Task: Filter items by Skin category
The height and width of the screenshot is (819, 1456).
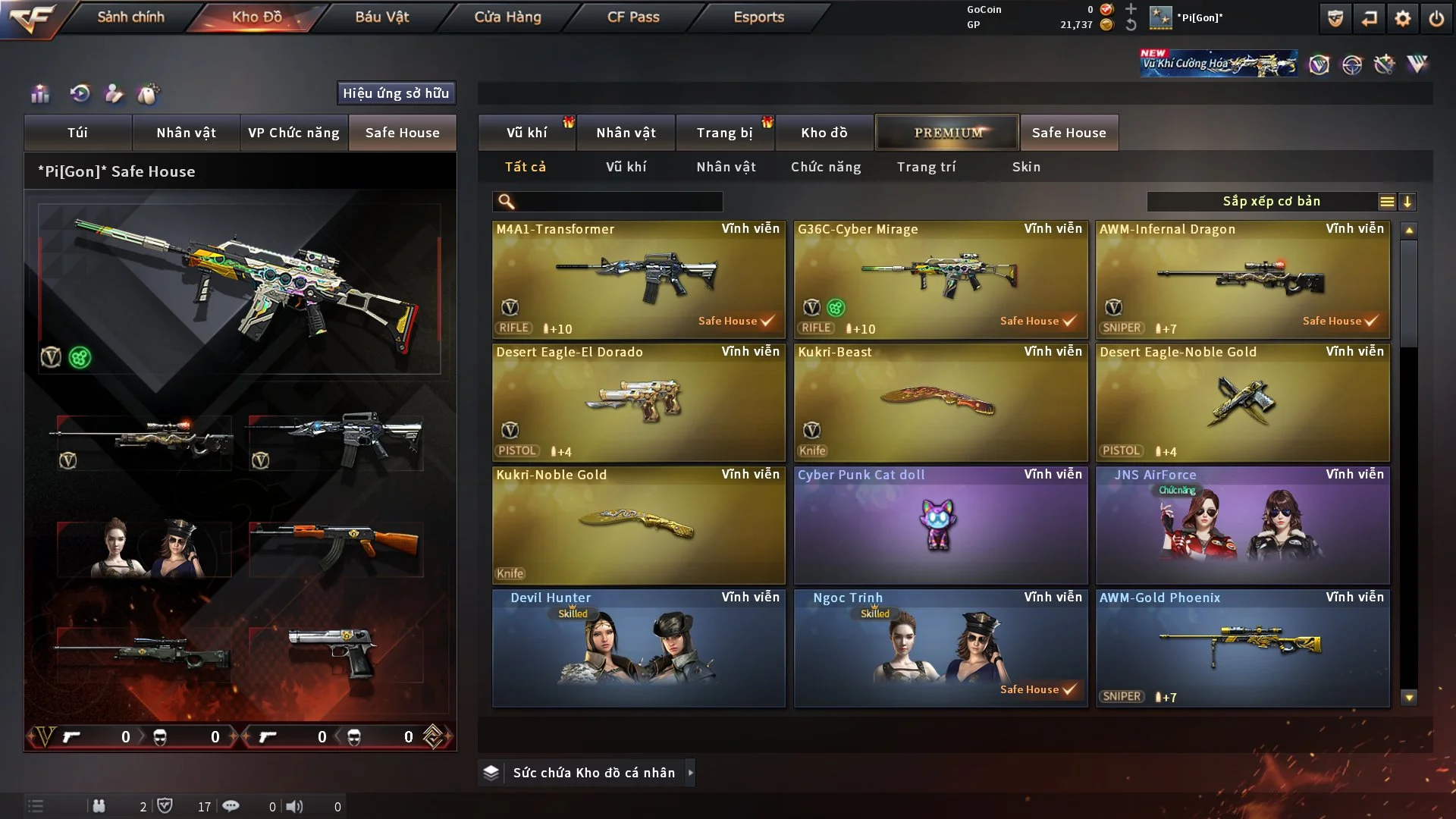Action: 1026,167
